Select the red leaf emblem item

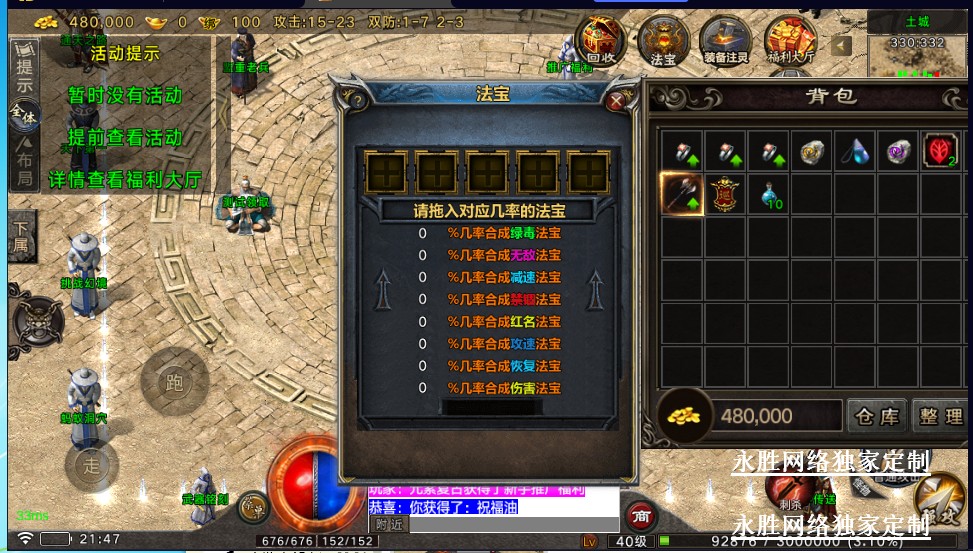click(940, 151)
